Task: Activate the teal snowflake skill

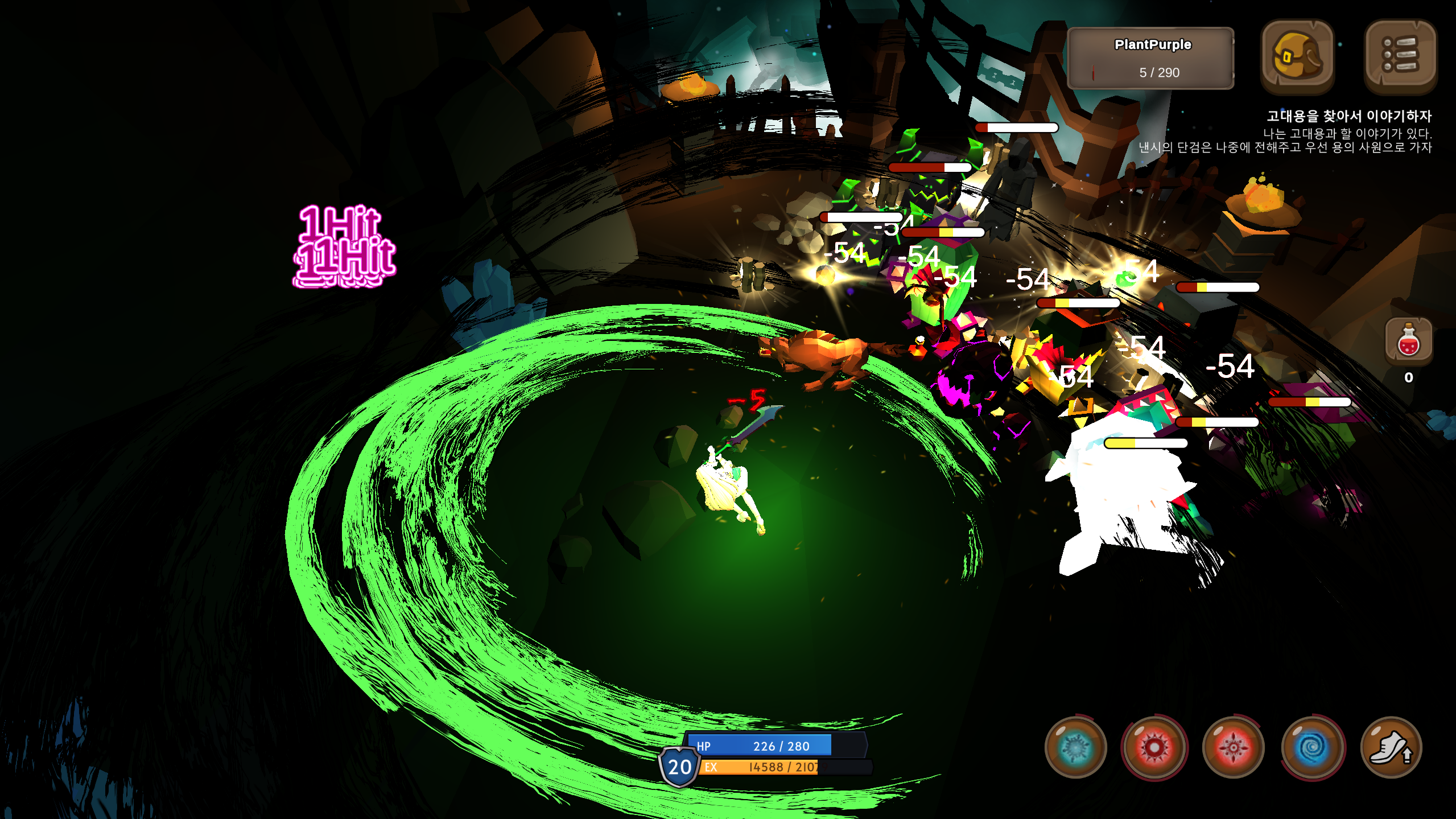Action: 1075,747
